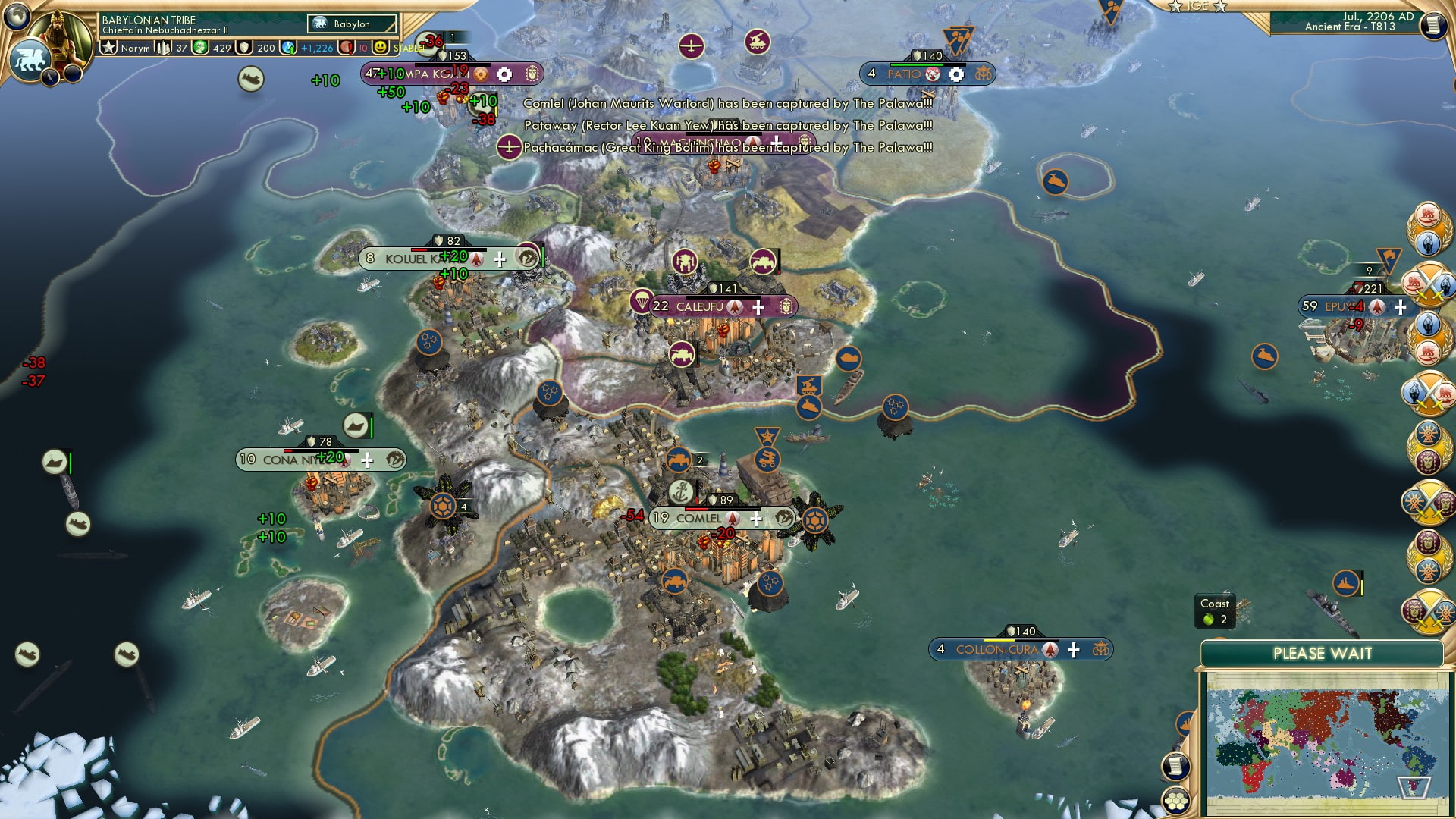This screenshot has height=819, width=1456.
Task: Click the gear production icon on Patio banner
Action: coord(957,74)
